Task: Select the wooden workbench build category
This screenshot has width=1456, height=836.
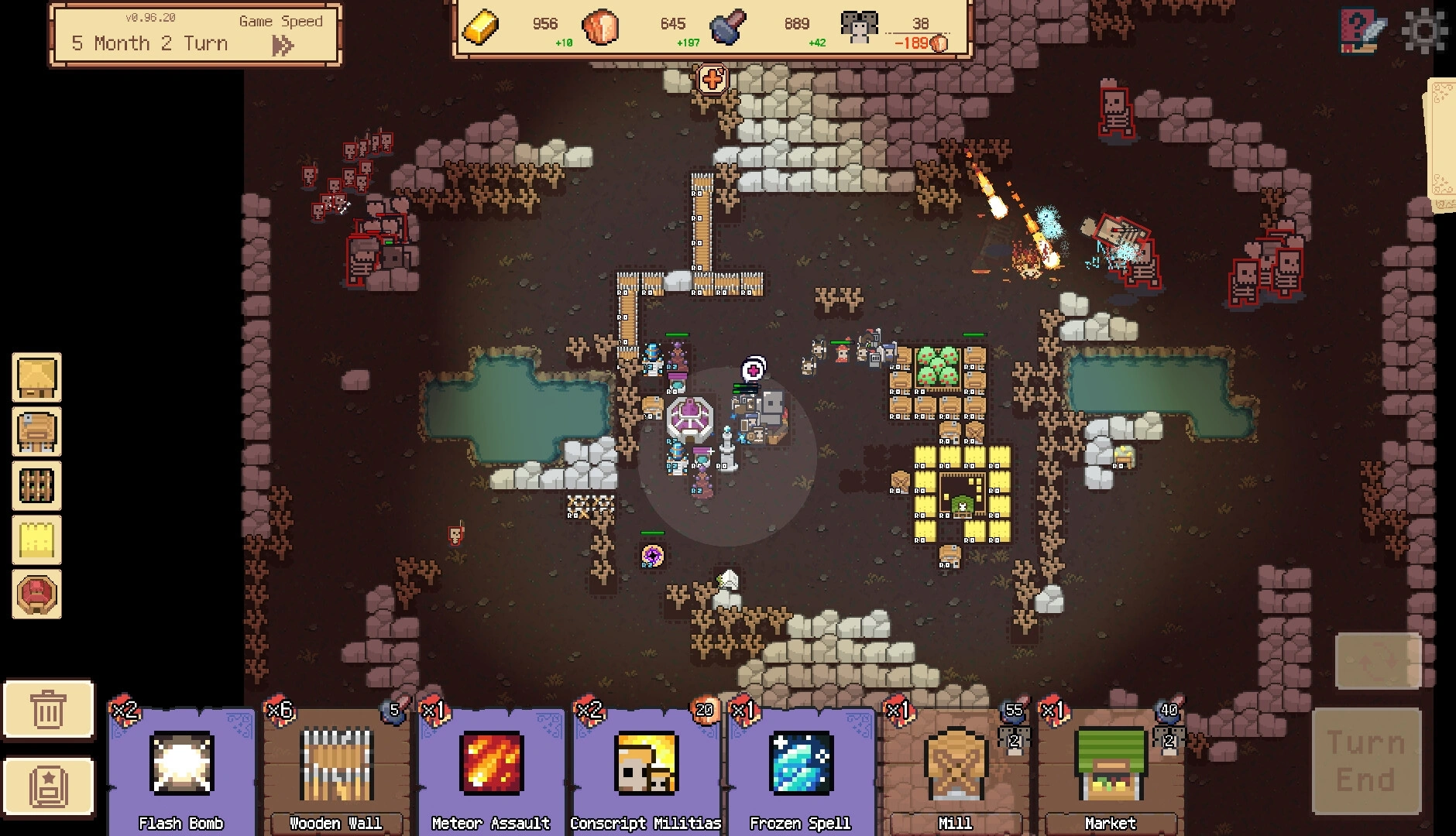Action: point(36,432)
